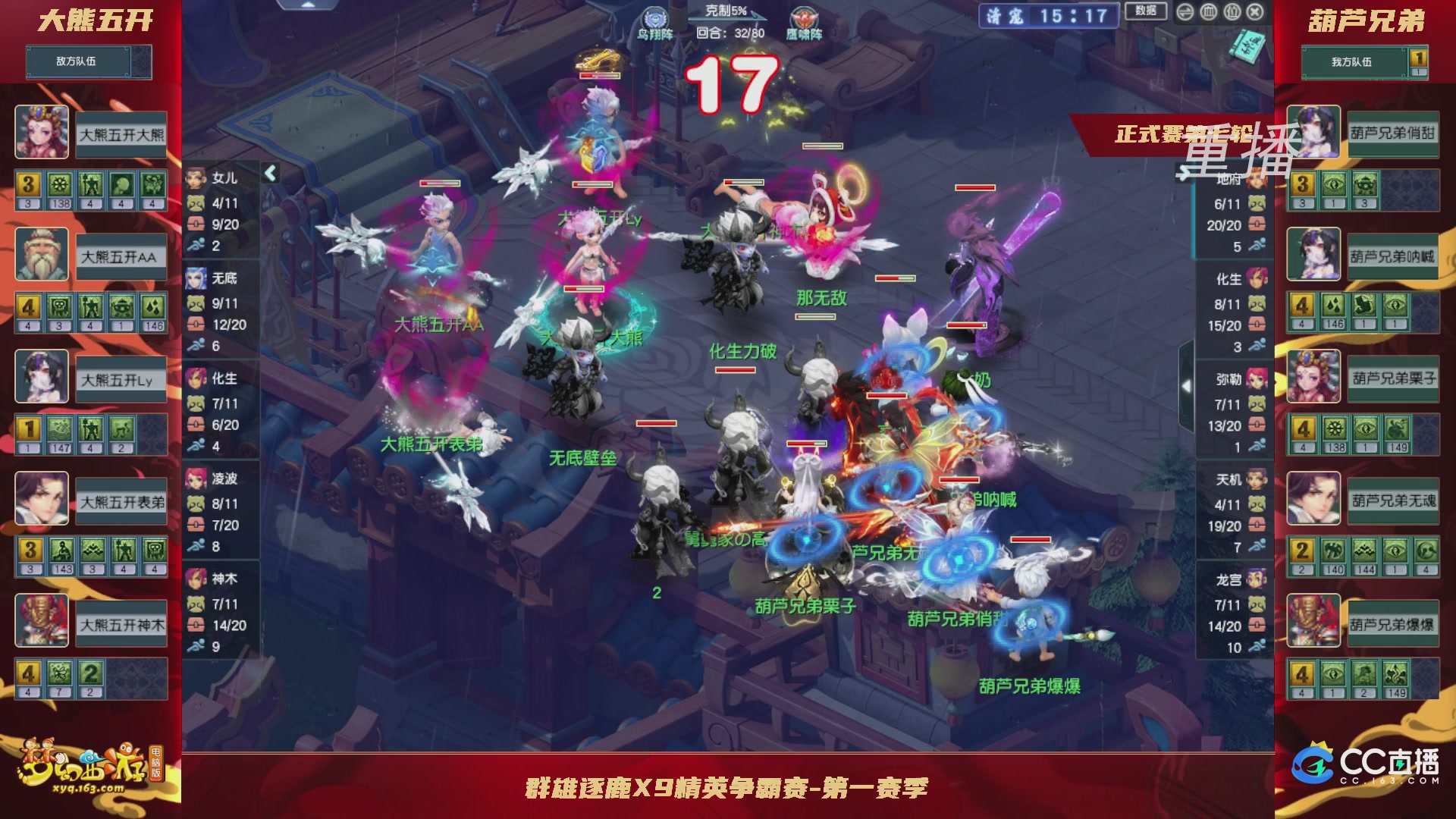The image size is (1456, 819).
Task: Toggle the exchange arrow icon next to 数据
Action: click(x=1185, y=12)
